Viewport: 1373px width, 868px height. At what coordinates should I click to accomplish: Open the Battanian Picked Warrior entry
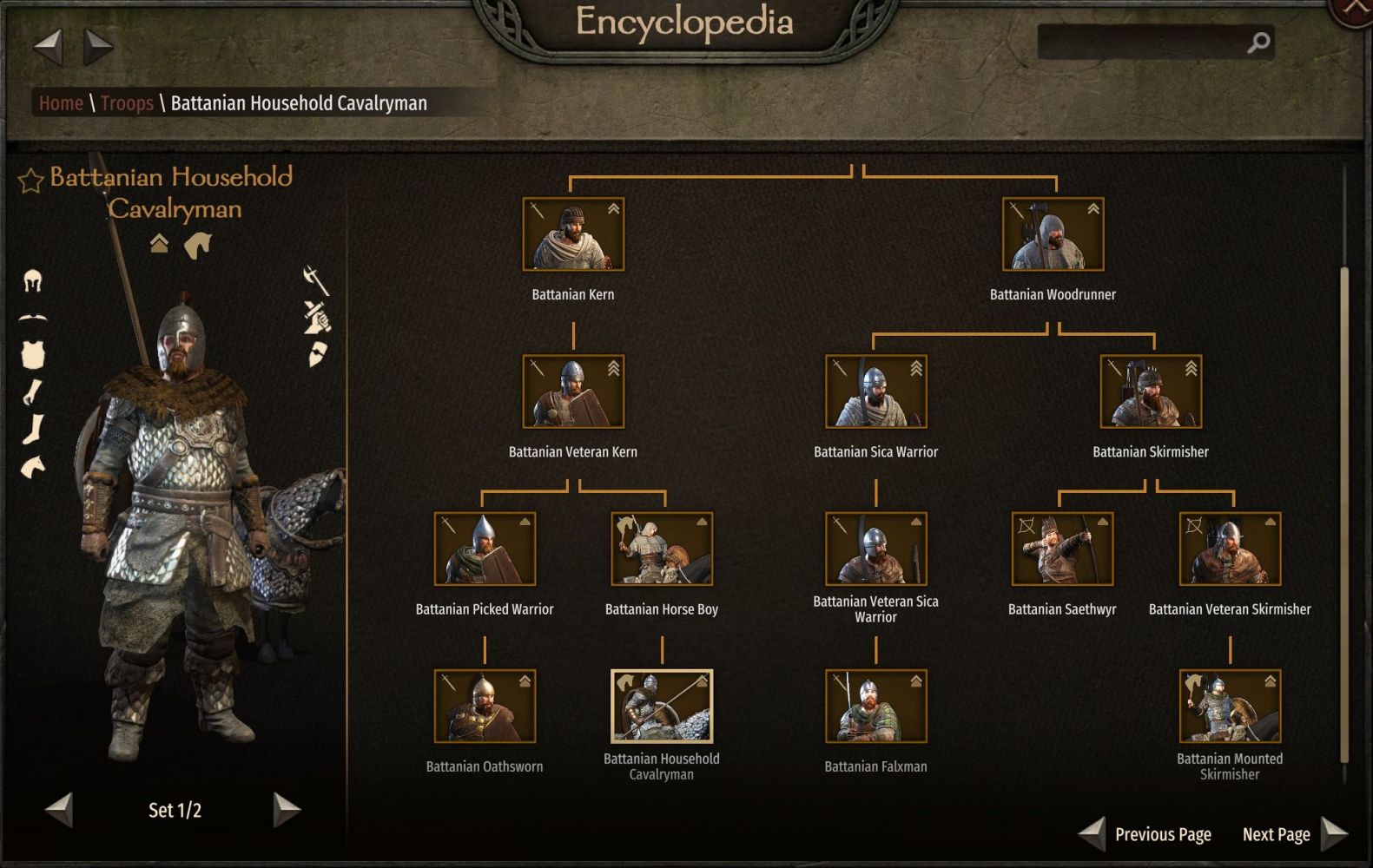(485, 549)
